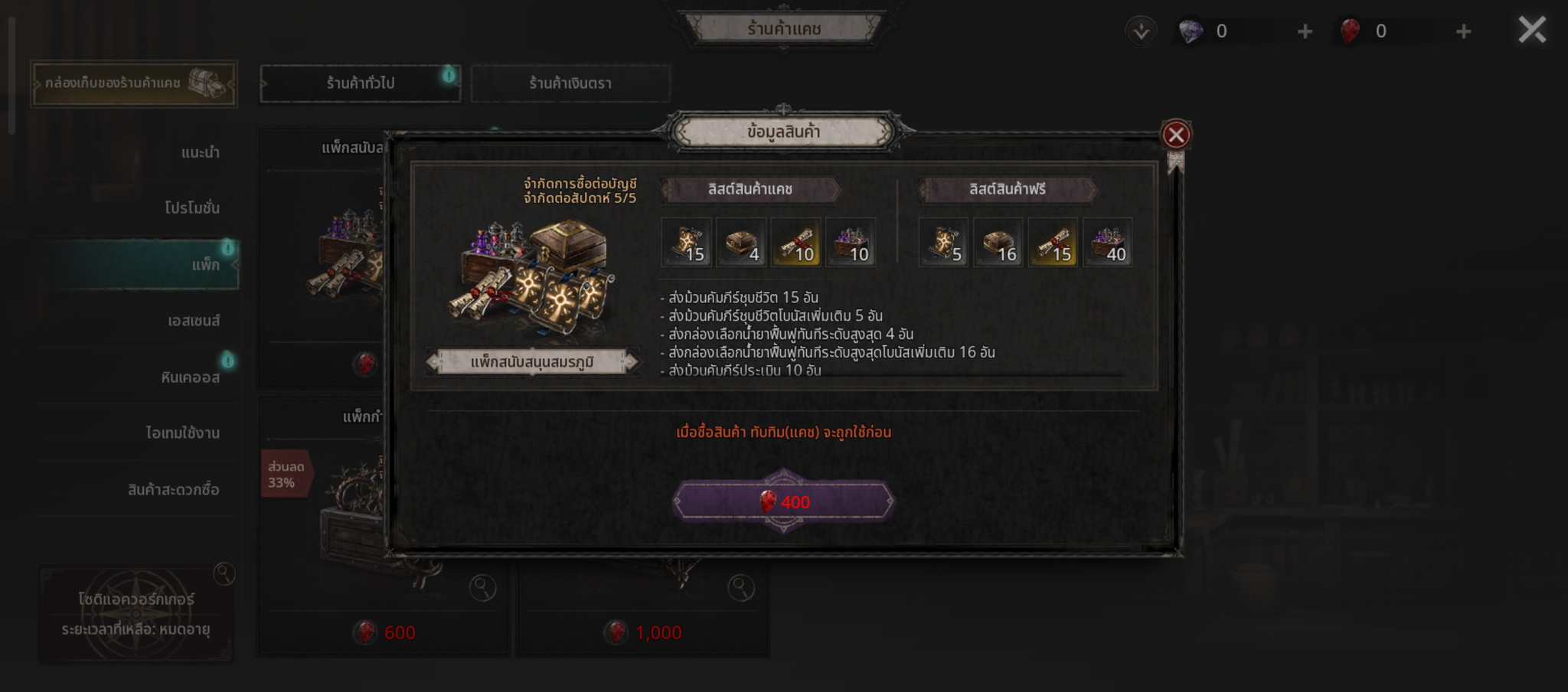This screenshot has height=692, width=1568.
Task: Switch to the ร้านค้าเงินตรา currency shop tab
Action: click(570, 83)
